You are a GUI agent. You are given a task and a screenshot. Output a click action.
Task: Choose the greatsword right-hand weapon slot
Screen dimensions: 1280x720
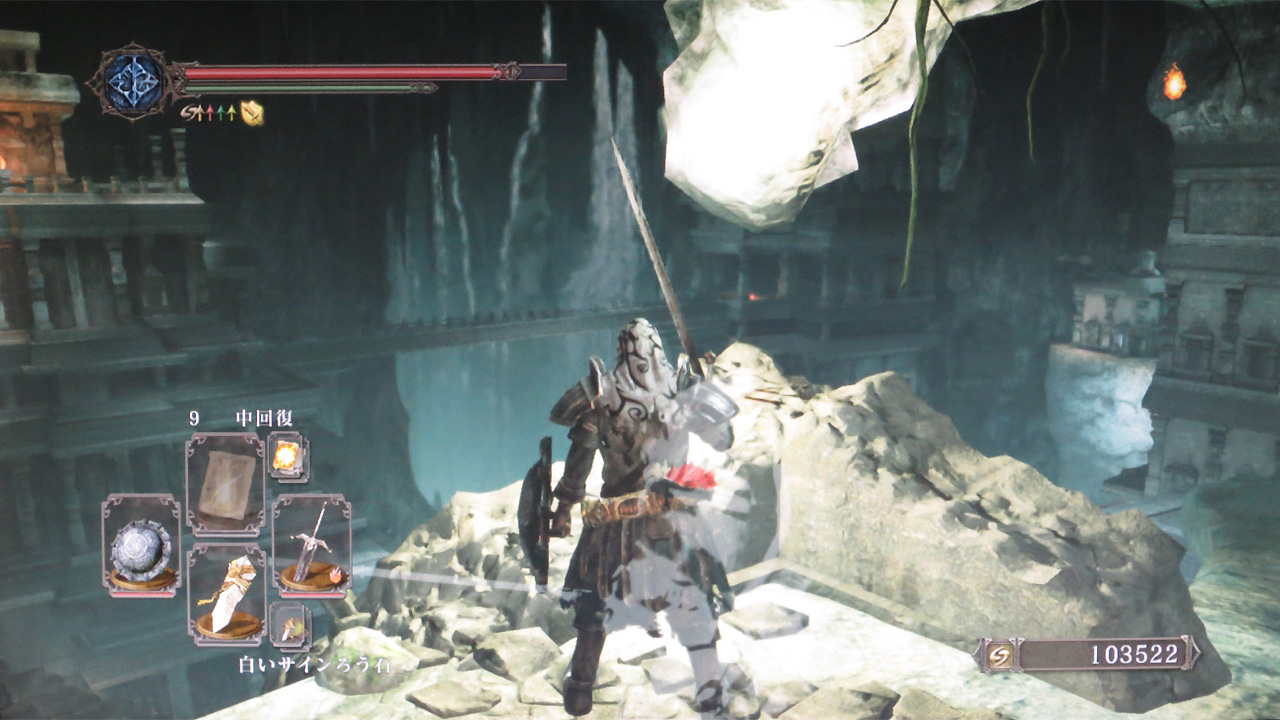click(311, 545)
